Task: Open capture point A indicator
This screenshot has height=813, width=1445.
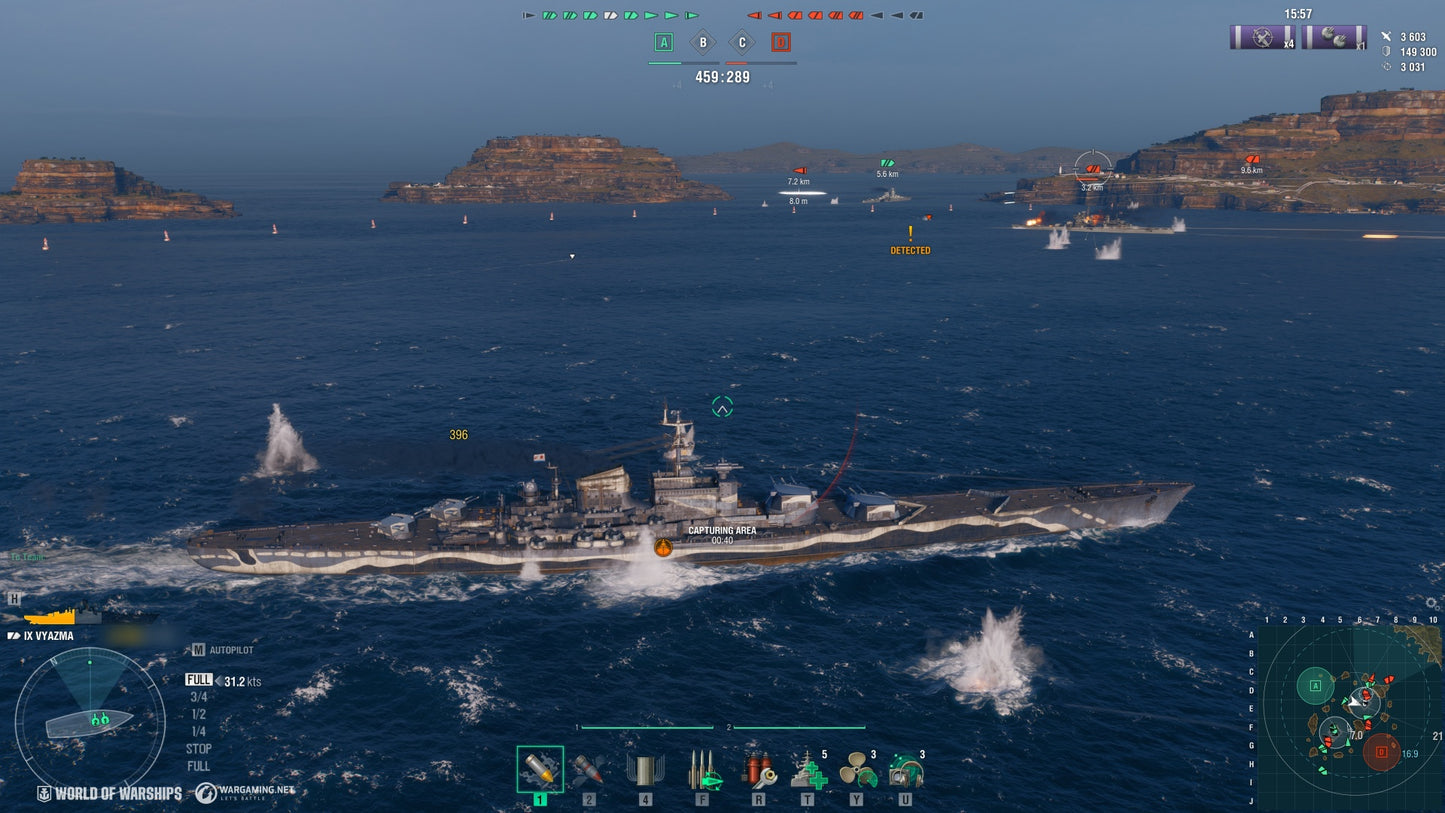Action: click(x=662, y=42)
